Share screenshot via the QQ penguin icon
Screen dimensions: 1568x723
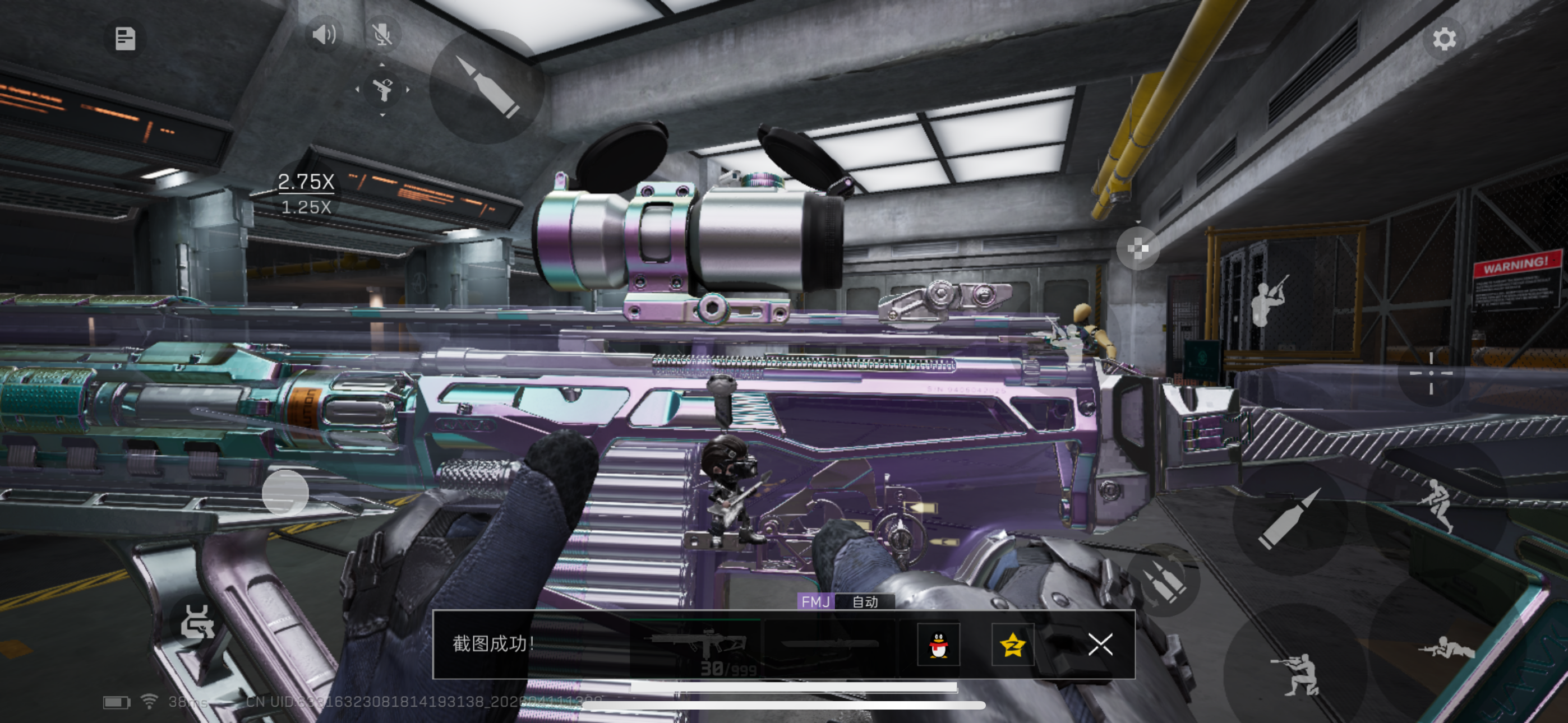[938, 645]
